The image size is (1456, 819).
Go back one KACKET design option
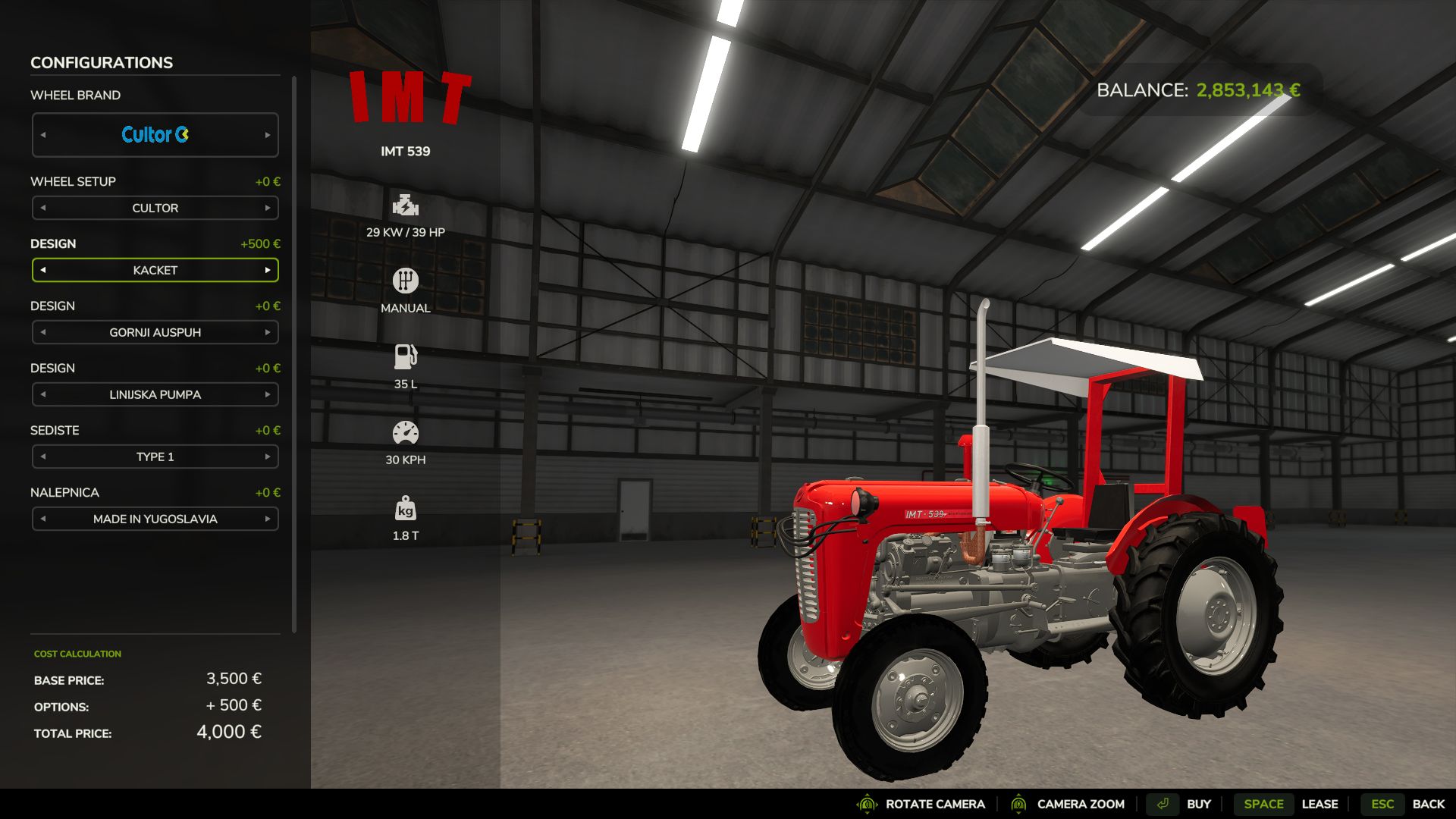[x=43, y=270]
